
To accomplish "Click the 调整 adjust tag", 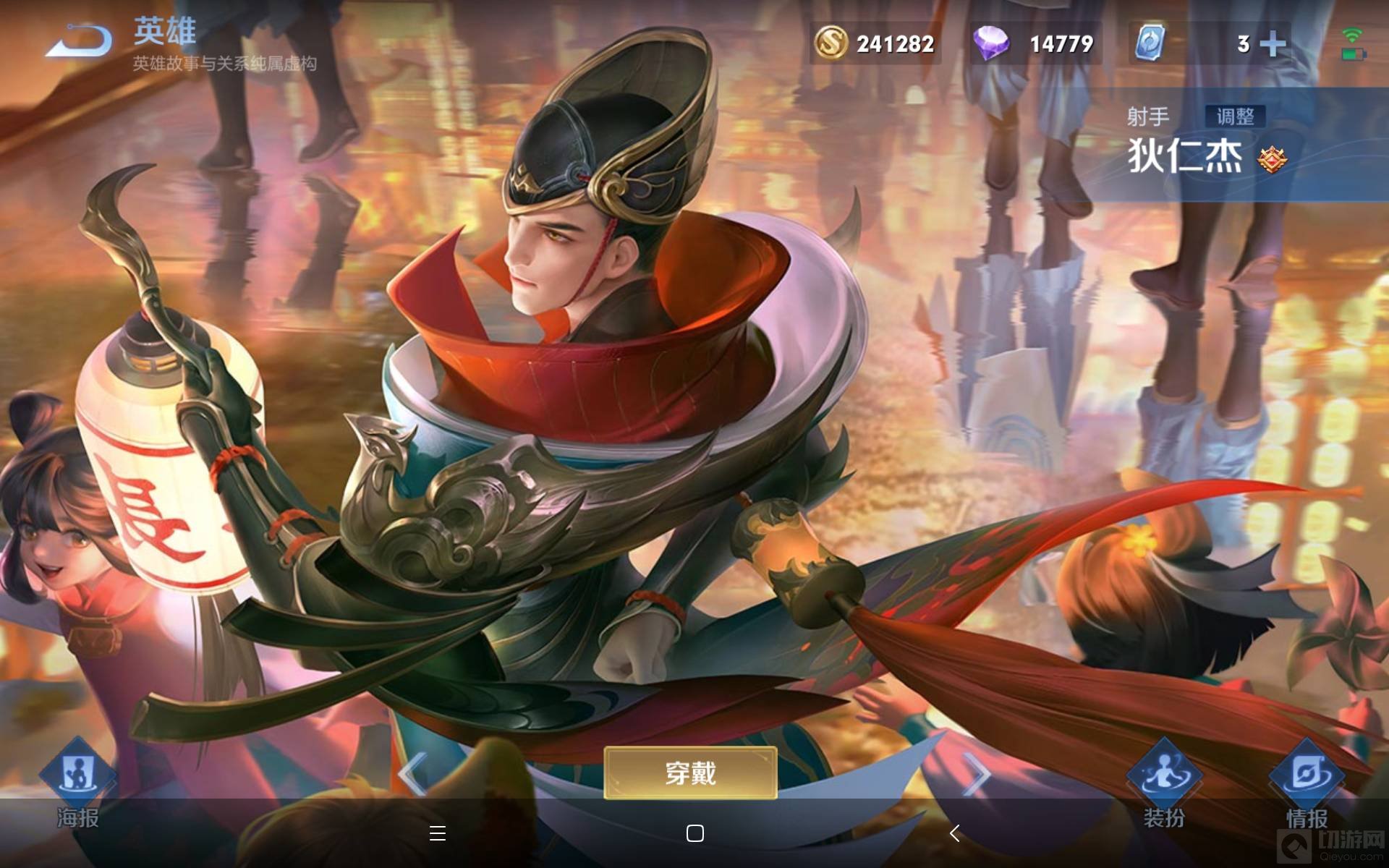I will pos(1235,116).
